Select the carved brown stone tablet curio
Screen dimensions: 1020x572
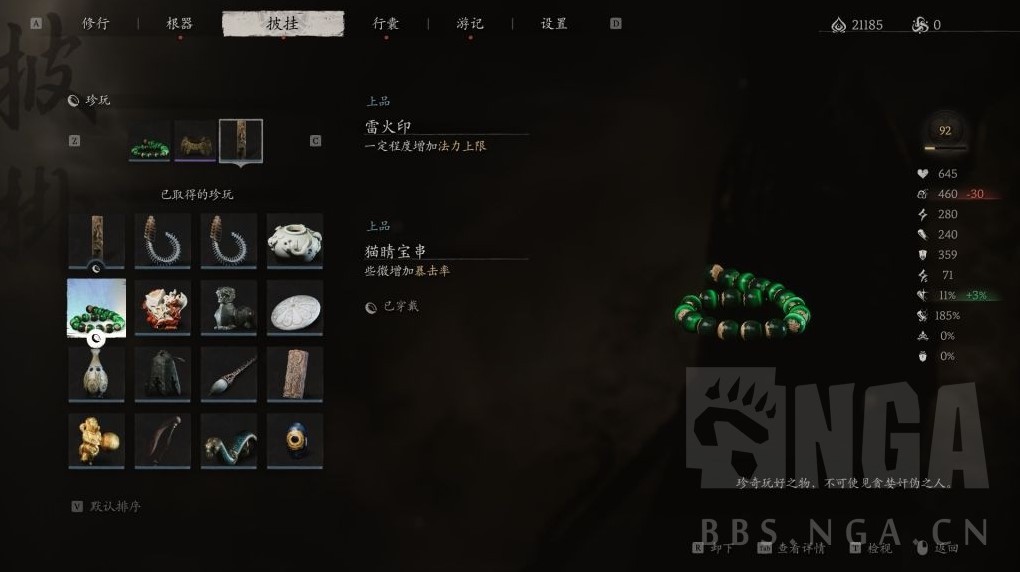tap(295, 373)
